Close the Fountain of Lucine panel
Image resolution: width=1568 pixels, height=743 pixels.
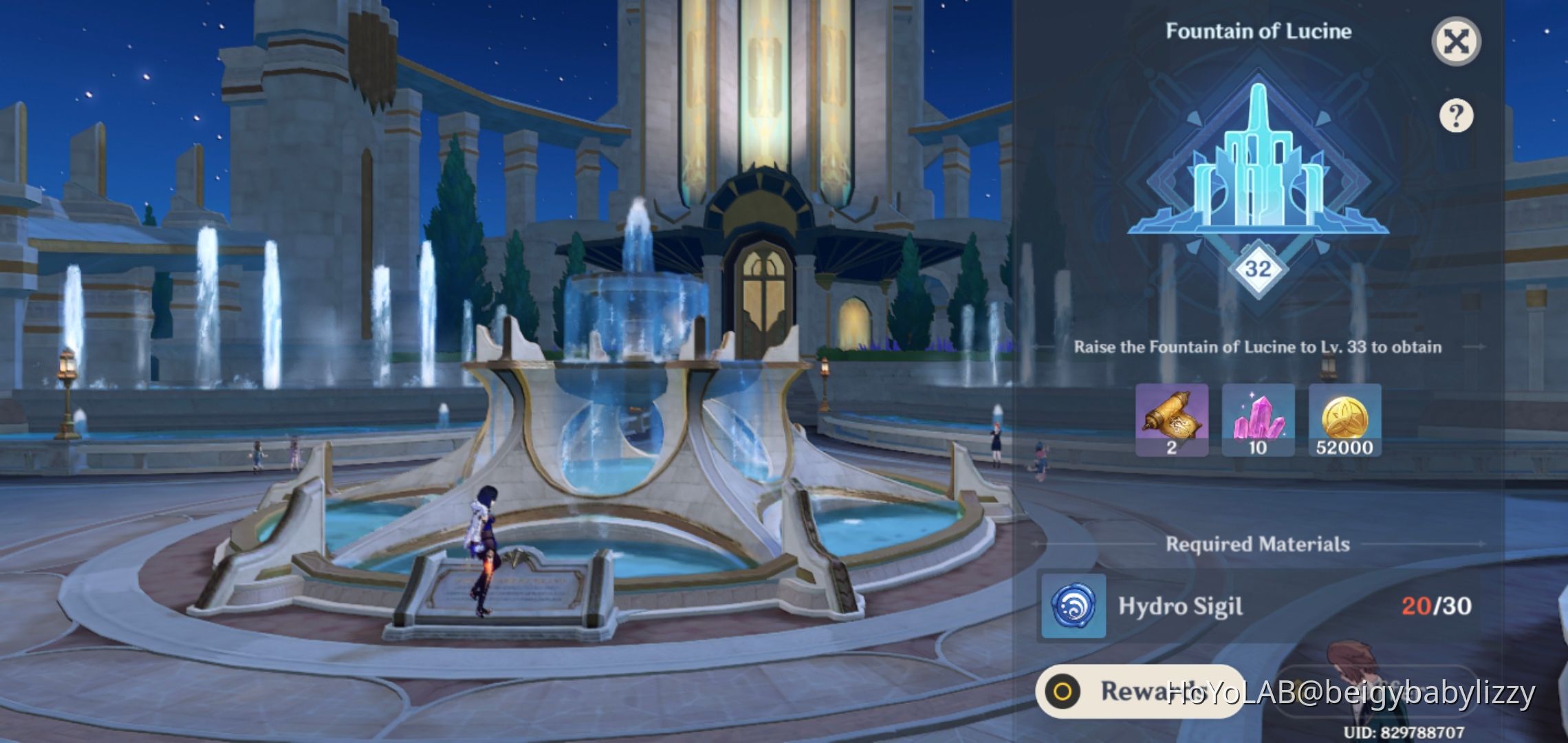(x=1458, y=43)
